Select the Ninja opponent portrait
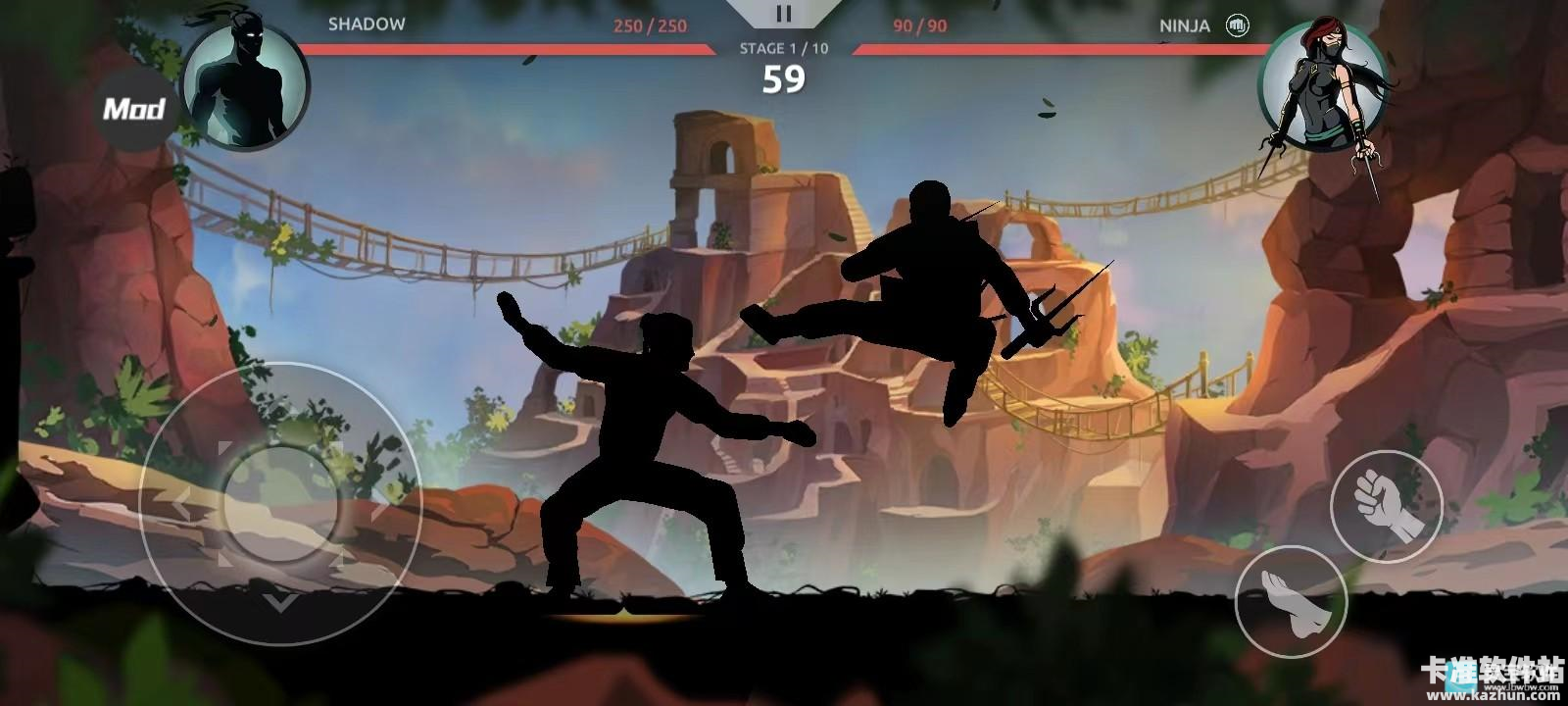 [x=1320, y=86]
